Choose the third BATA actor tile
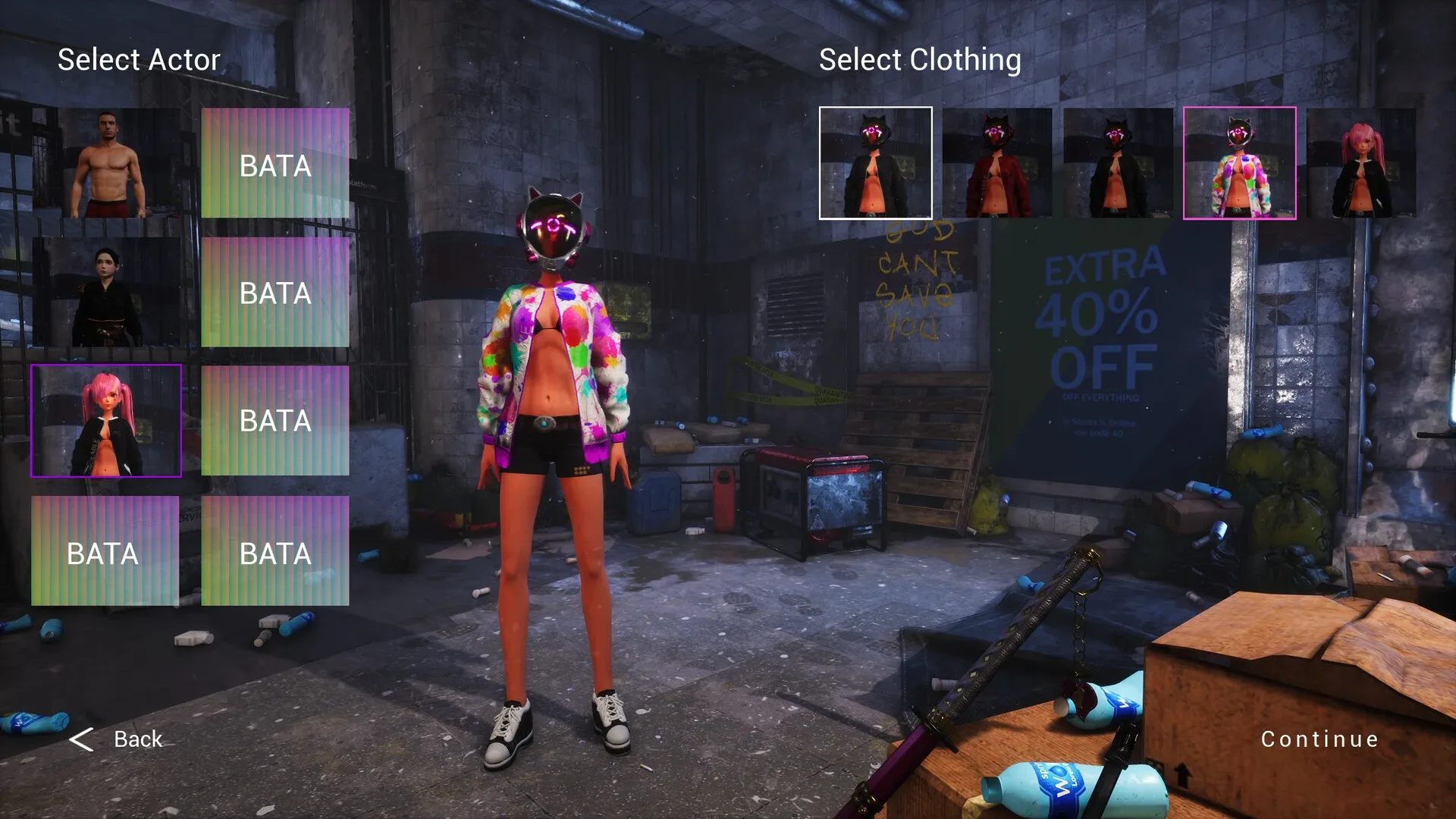The width and height of the screenshot is (1456, 819). [275, 421]
